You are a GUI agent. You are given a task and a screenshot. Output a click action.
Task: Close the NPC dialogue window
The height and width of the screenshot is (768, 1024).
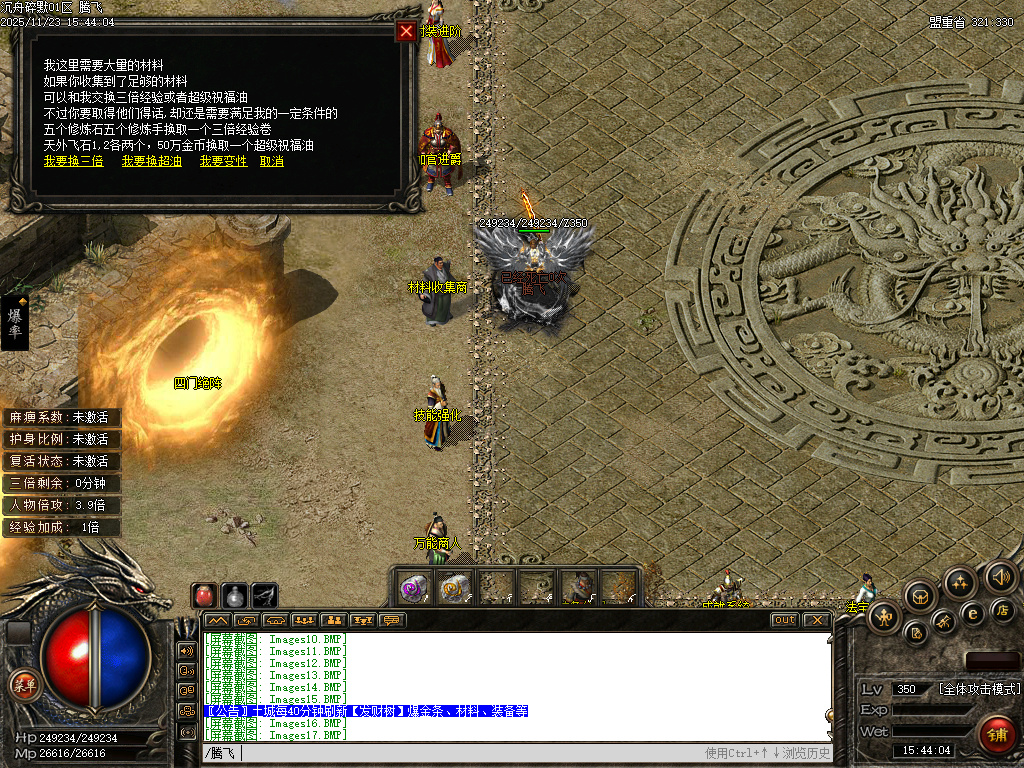click(x=406, y=31)
